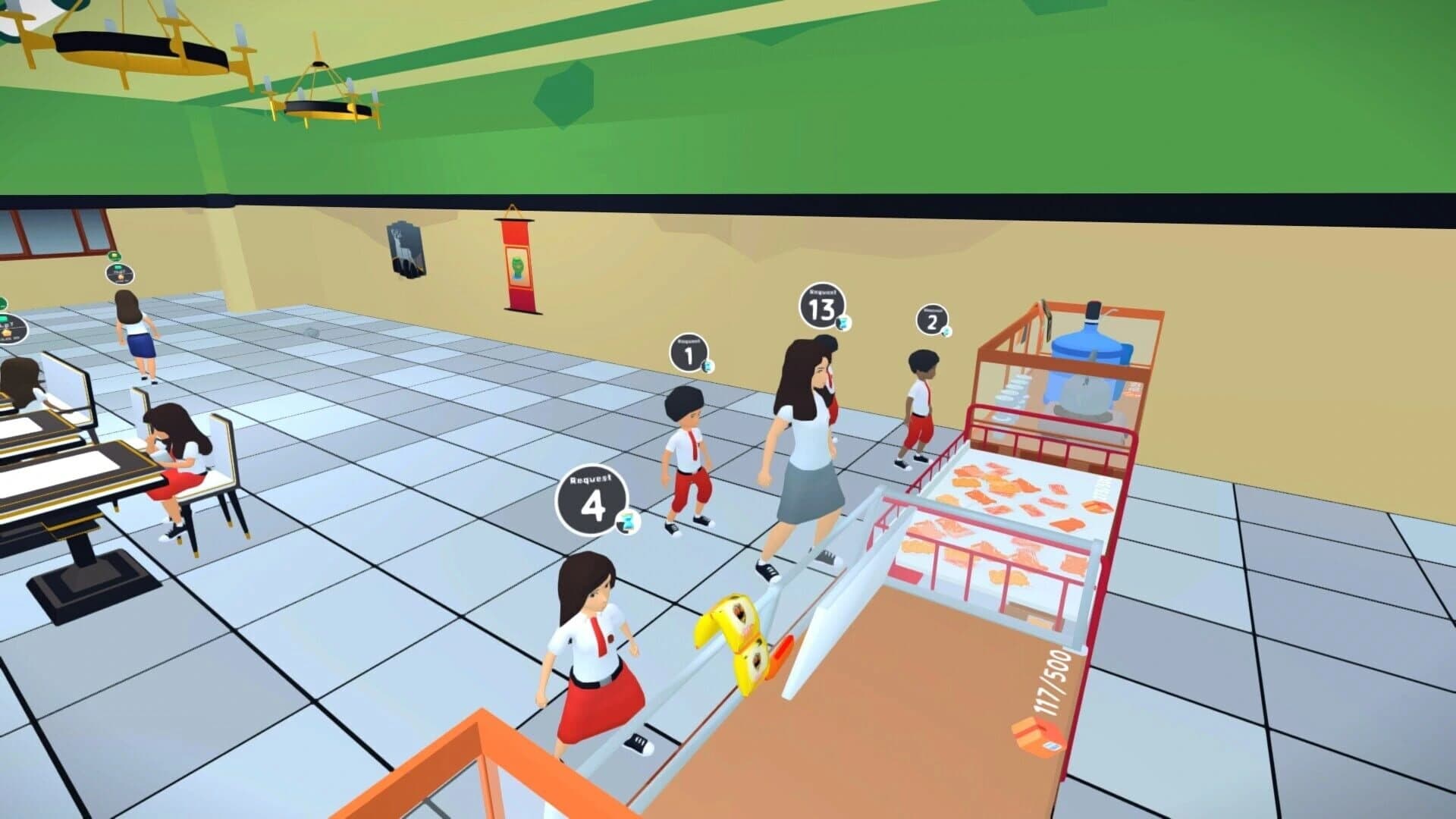Click the hourglass icon on Request 13 bubble
This screenshot has height=819, width=1456.
844,324
